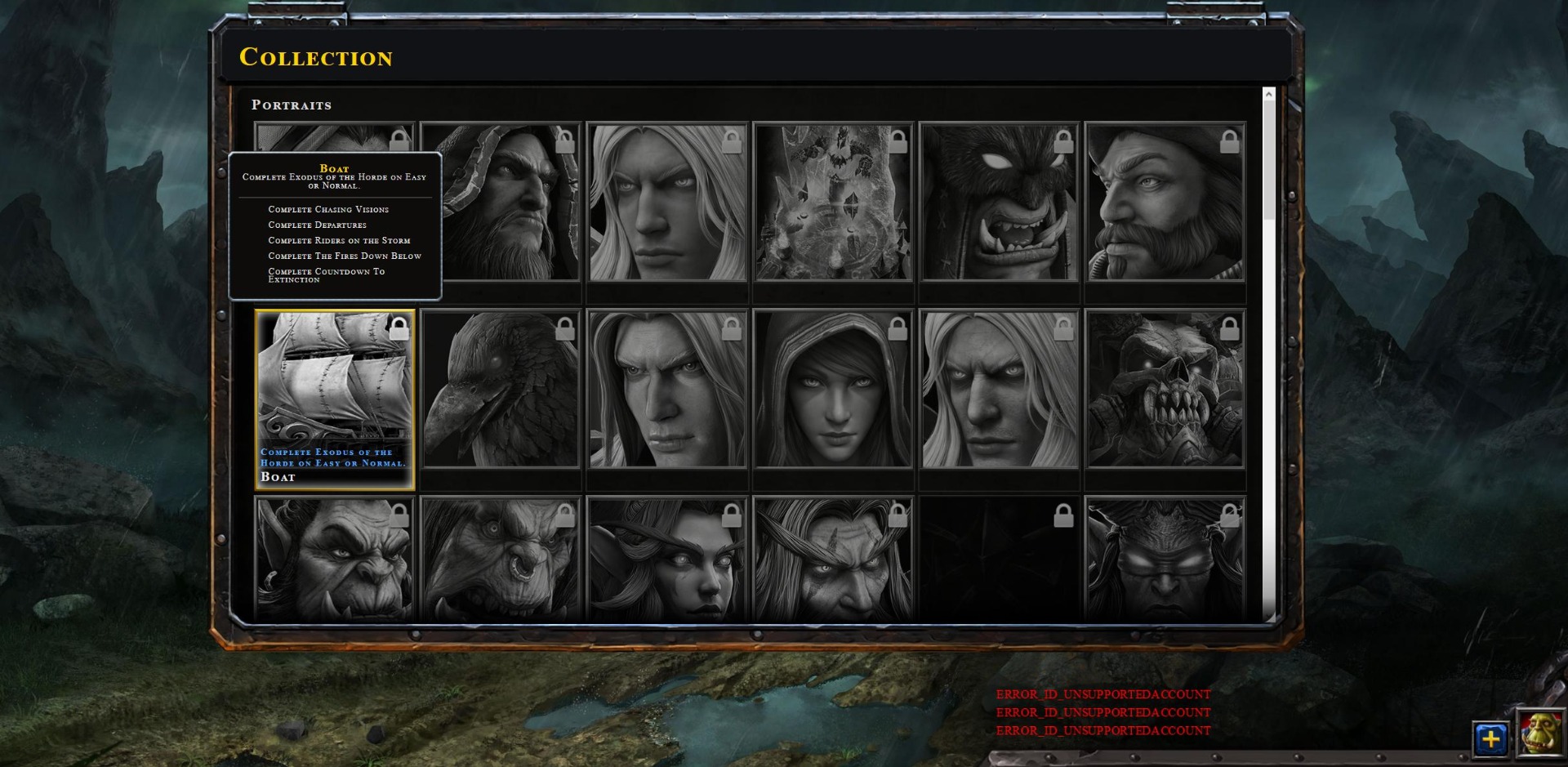Screen dimensions: 1568x767
Task: Select the elf woman with face markings
Action: coord(666,560)
